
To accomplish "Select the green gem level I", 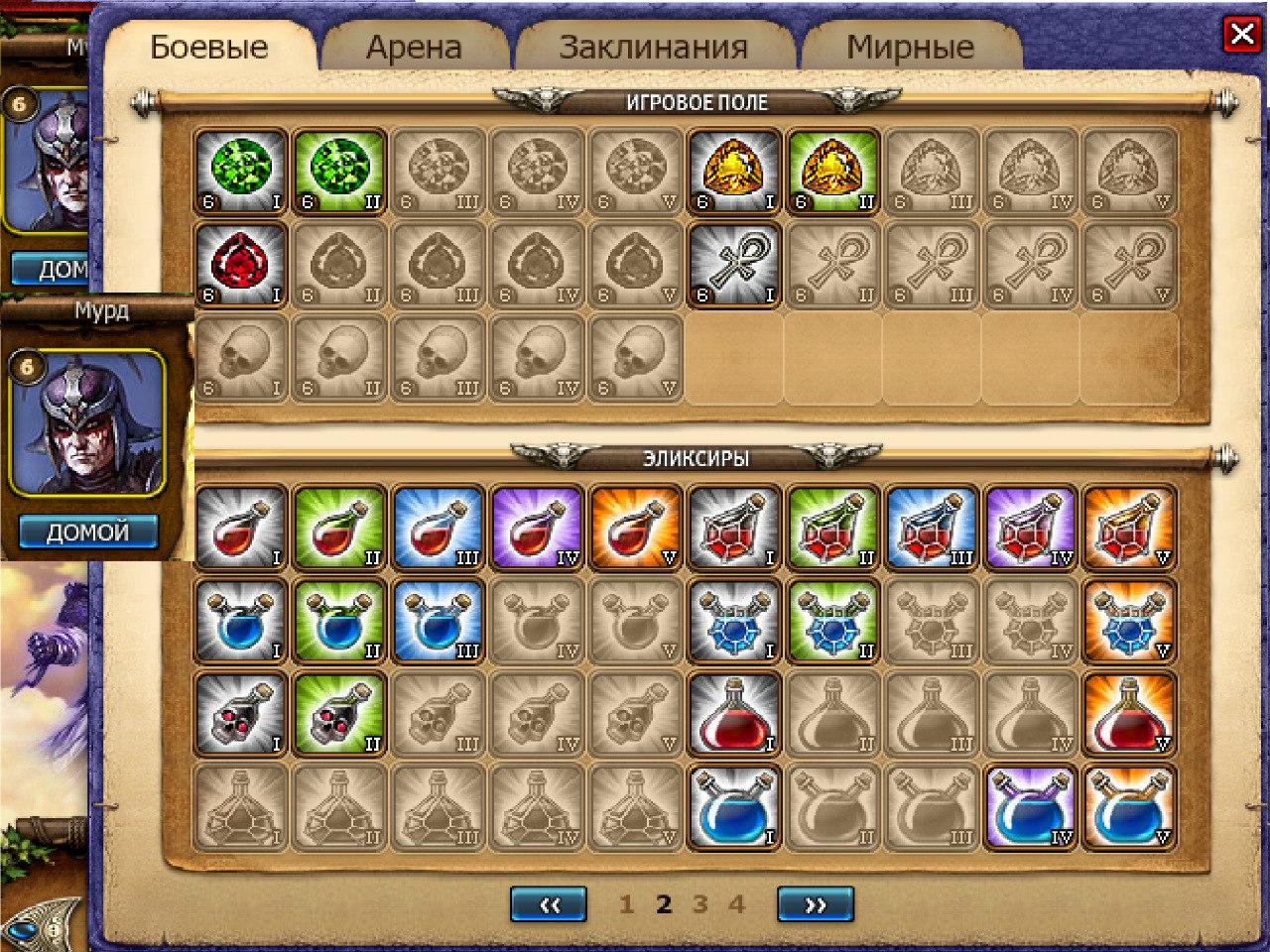I will [x=241, y=172].
